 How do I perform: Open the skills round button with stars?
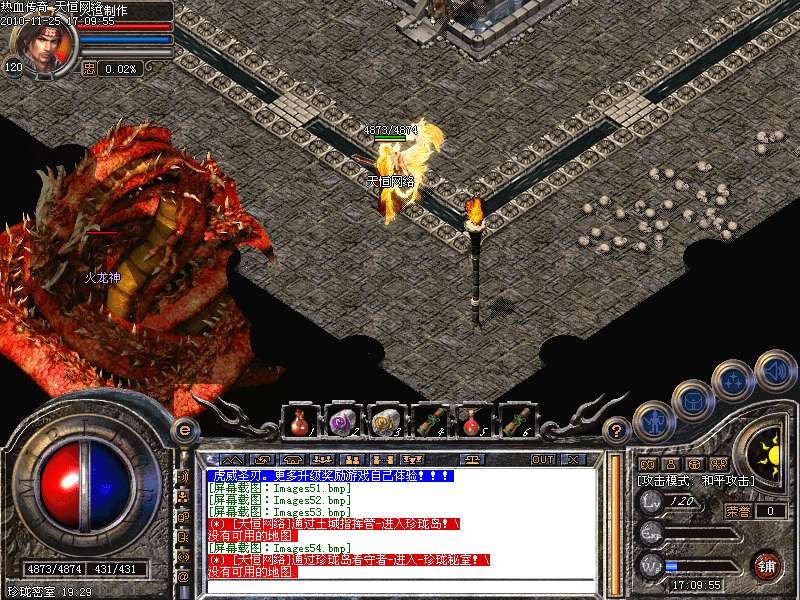pos(733,381)
